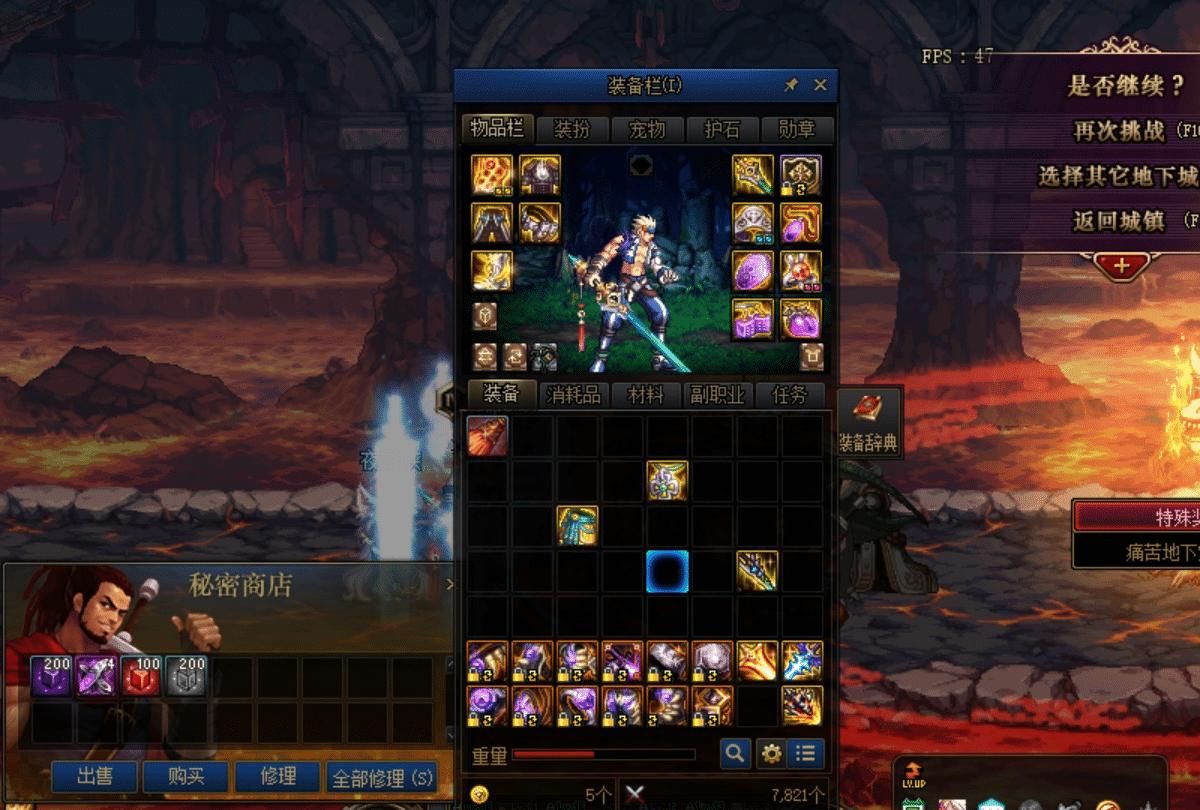Open inventory settings with the gear button
1200x810 pixels.
[x=770, y=753]
